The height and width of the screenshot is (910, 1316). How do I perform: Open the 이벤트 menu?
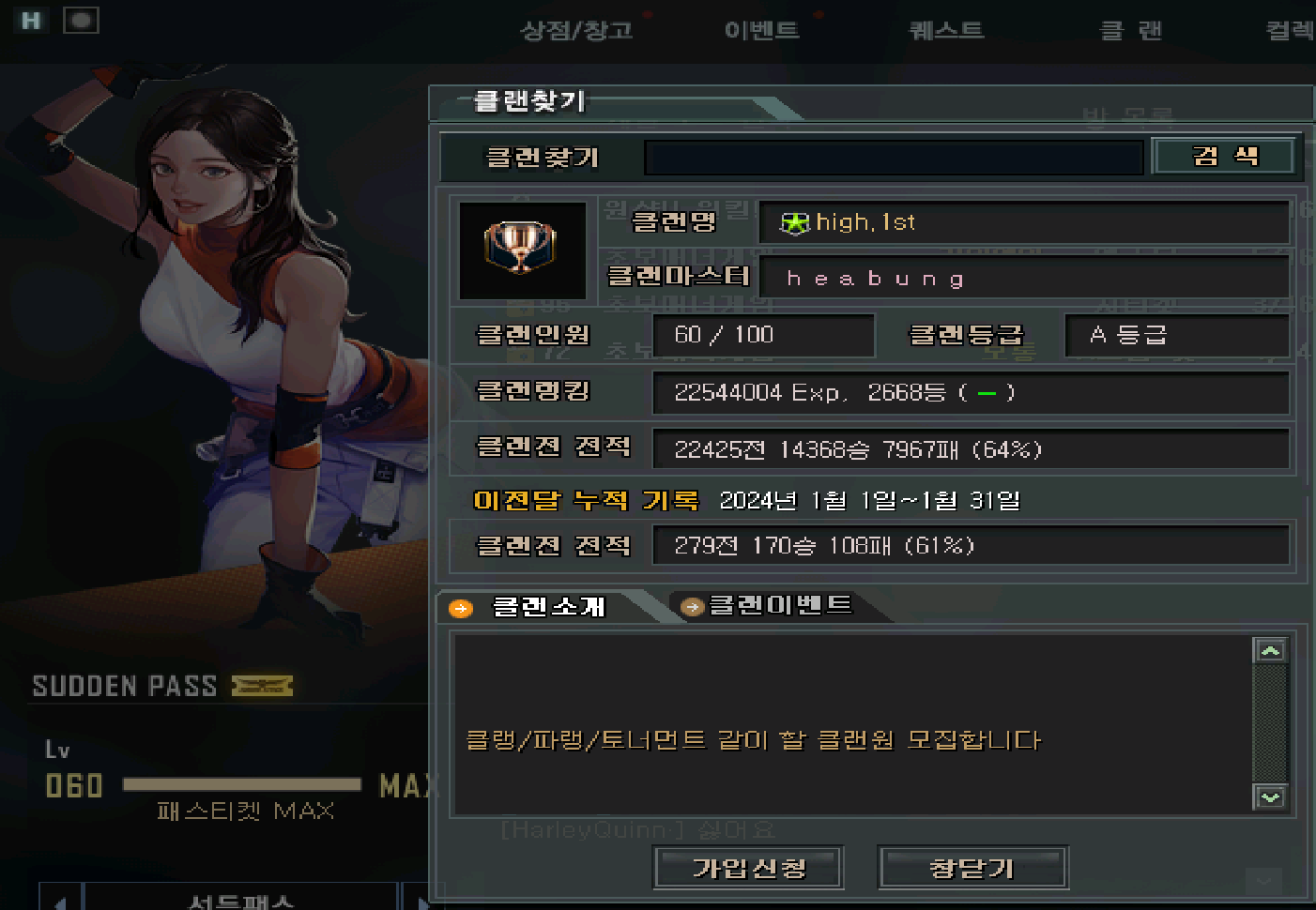761,31
